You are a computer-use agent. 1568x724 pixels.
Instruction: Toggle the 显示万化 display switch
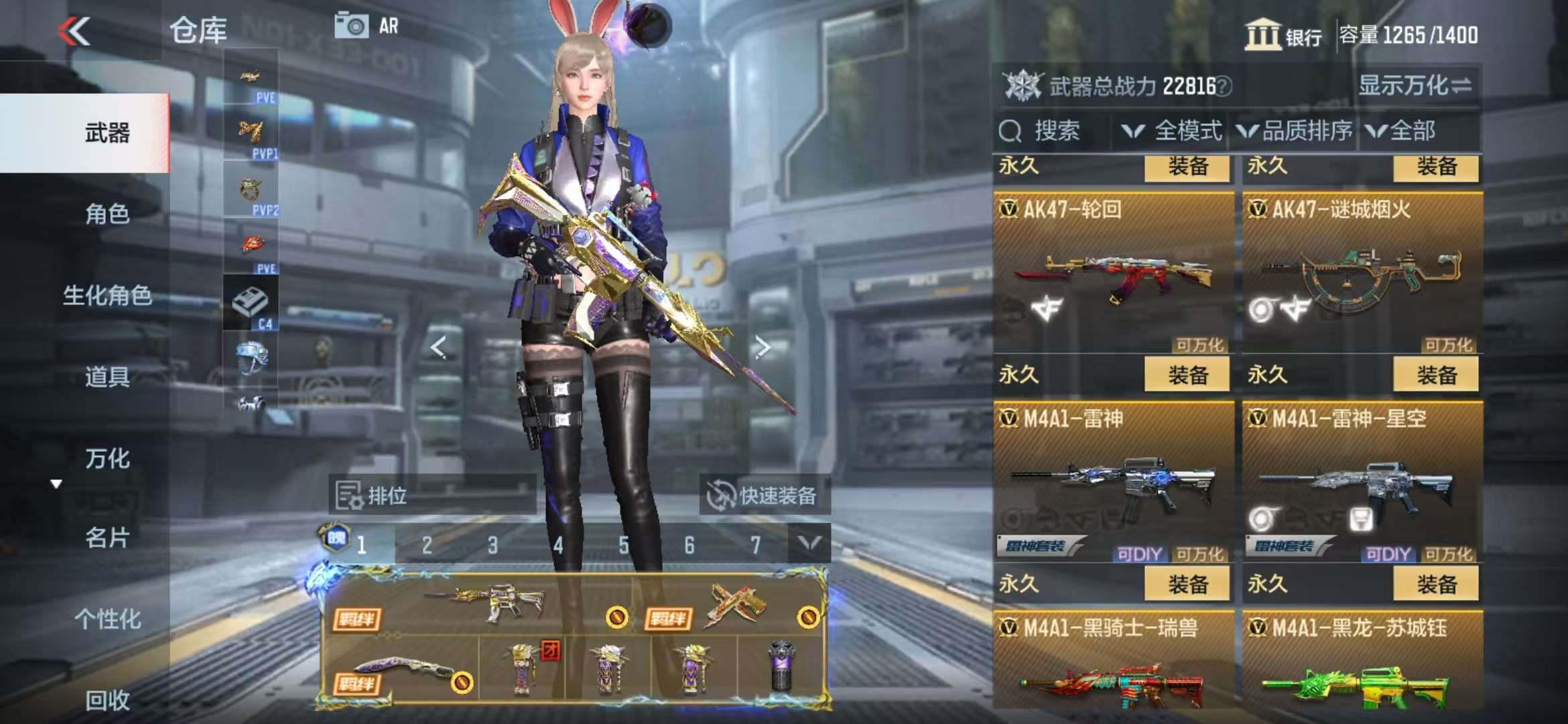(x=1415, y=86)
